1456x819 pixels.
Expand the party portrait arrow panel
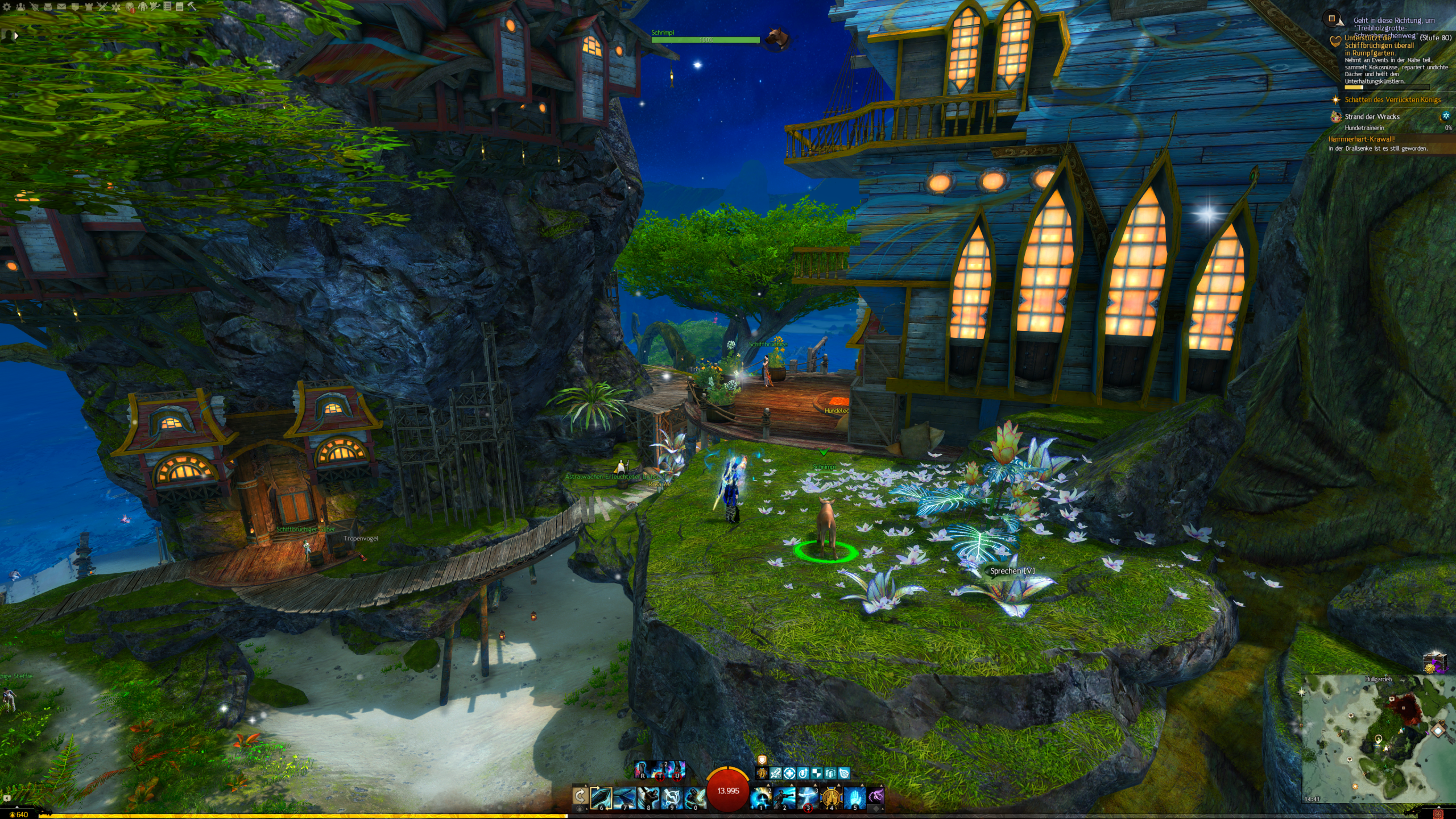click(16, 35)
